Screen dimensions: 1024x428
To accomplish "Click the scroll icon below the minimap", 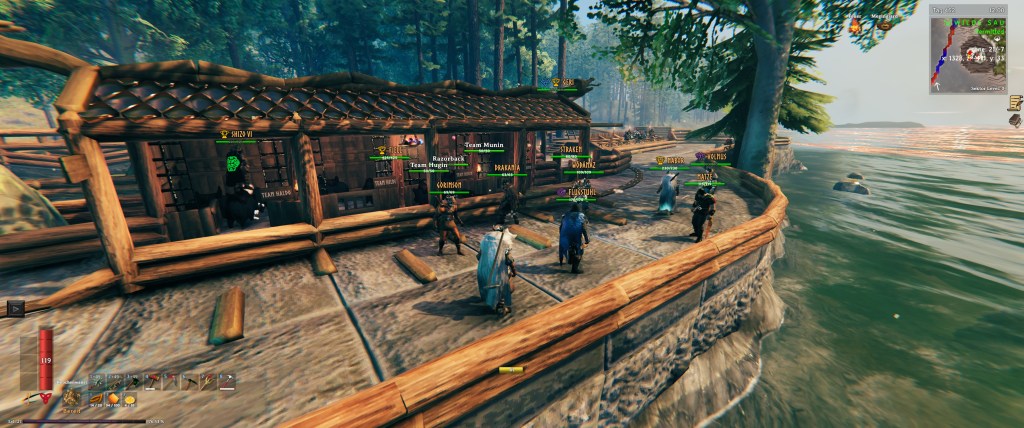I will click(1014, 102).
